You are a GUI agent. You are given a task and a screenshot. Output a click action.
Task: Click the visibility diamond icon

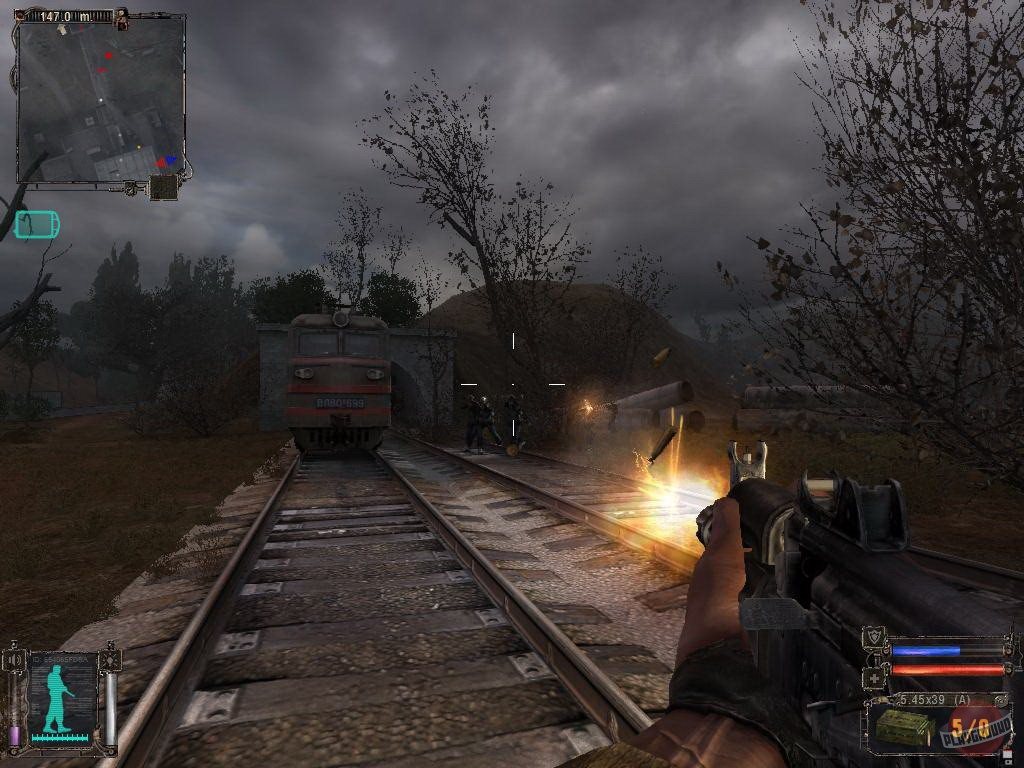pos(109,660)
